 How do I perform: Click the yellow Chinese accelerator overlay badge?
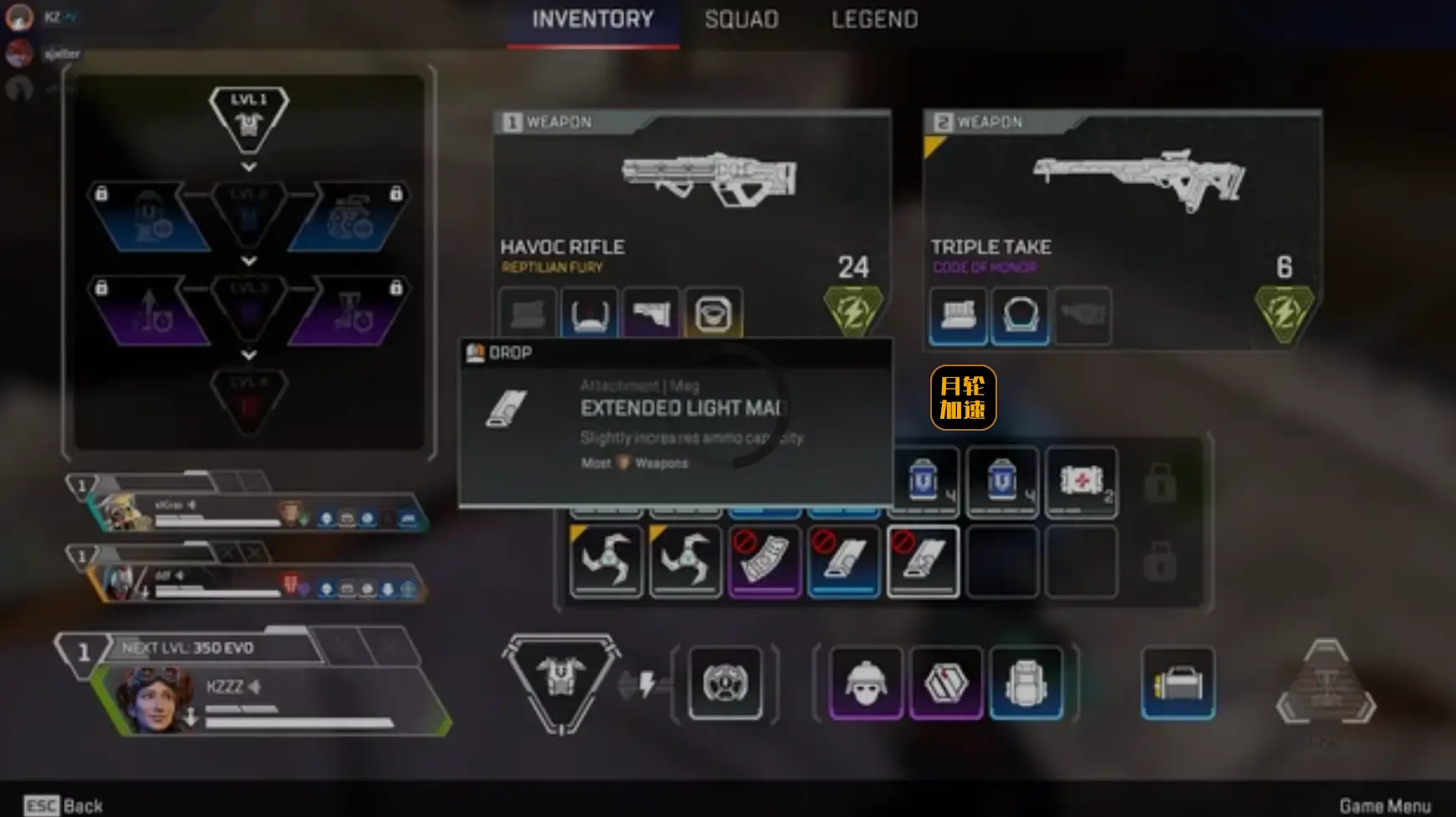pyautogui.click(x=963, y=397)
